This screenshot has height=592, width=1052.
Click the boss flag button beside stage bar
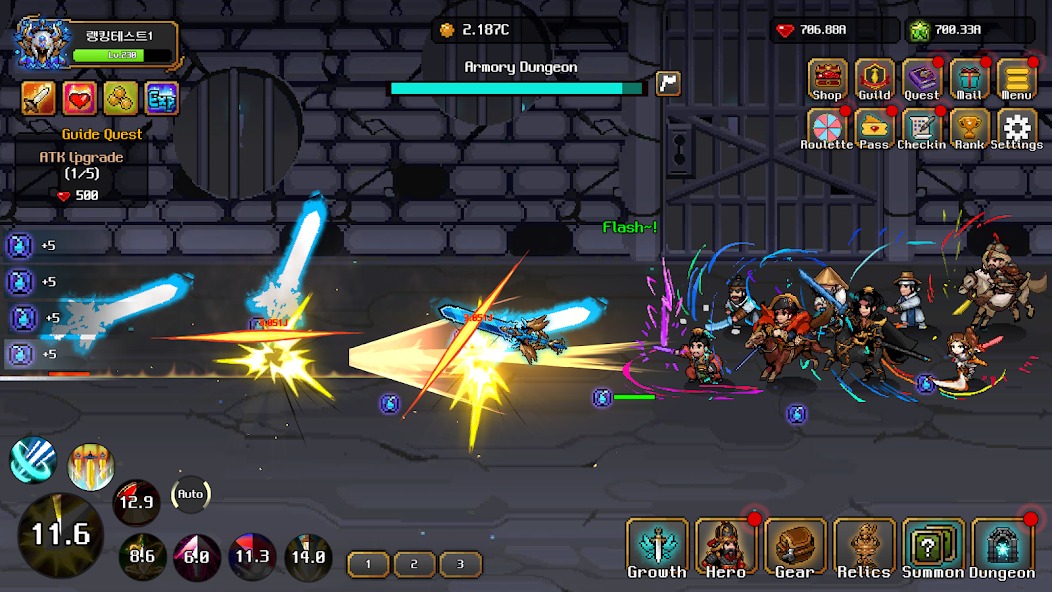pos(668,84)
